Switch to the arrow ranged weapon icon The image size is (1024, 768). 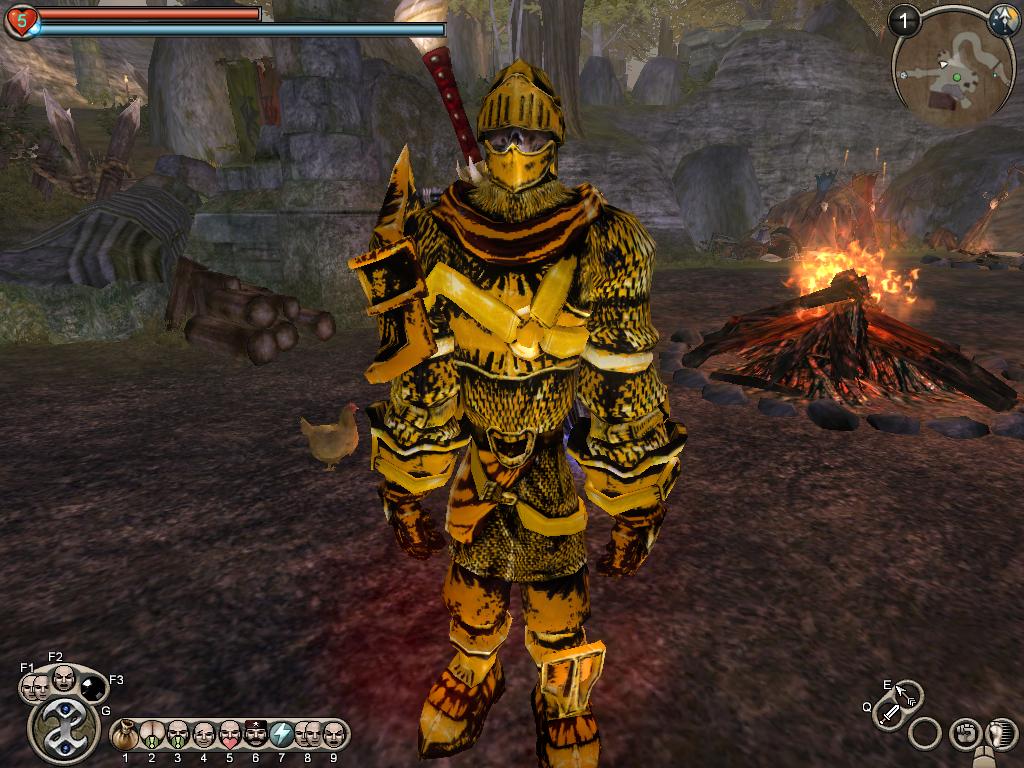(x=908, y=694)
